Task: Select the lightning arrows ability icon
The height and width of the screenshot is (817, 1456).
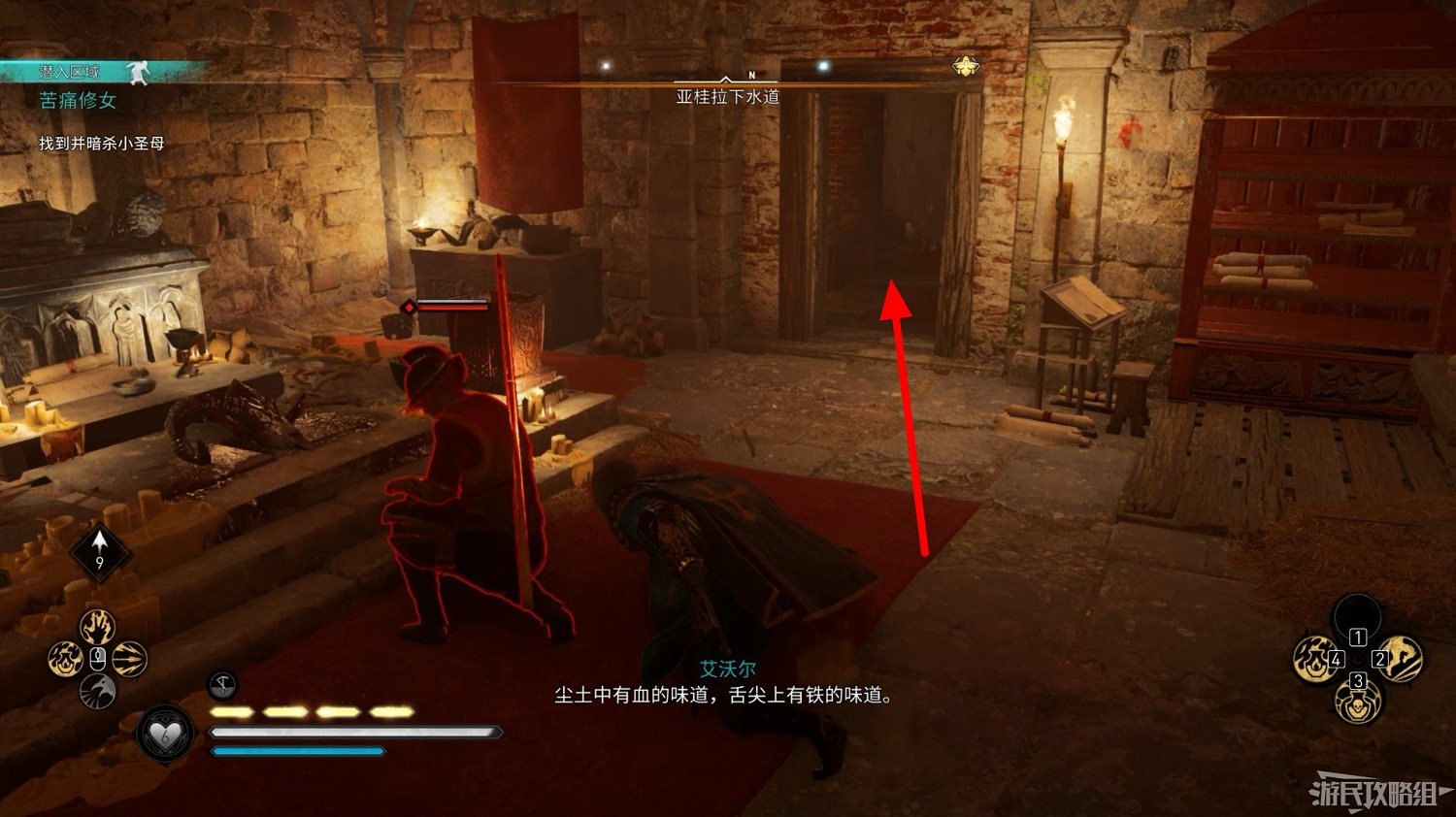Action: tap(127, 659)
